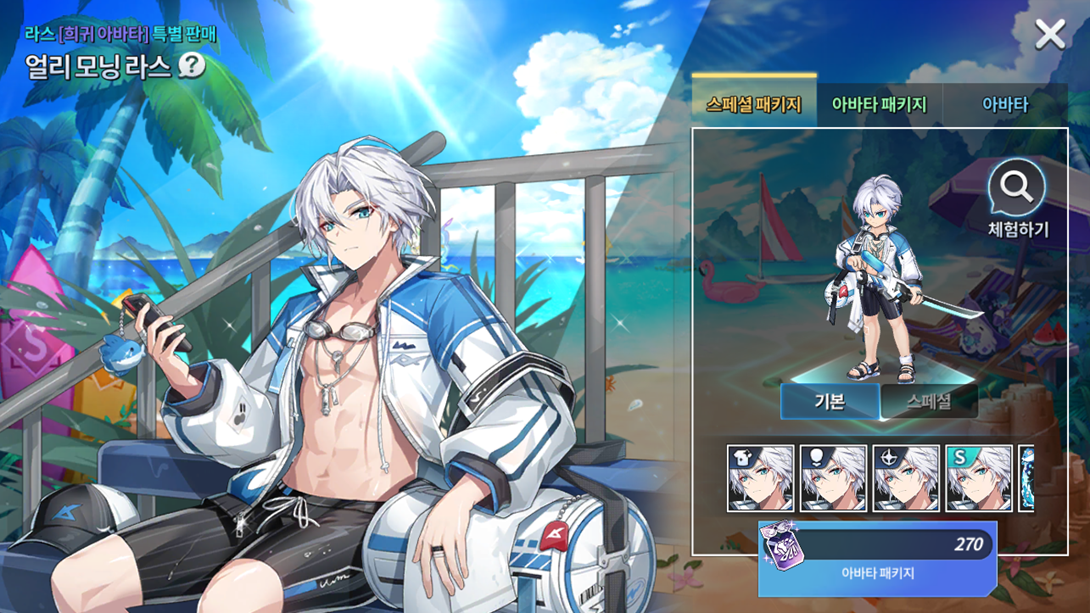Select the portrait with S badge
Image resolution: width=1090 pixels, height=613 pixels.
point(979,479)
